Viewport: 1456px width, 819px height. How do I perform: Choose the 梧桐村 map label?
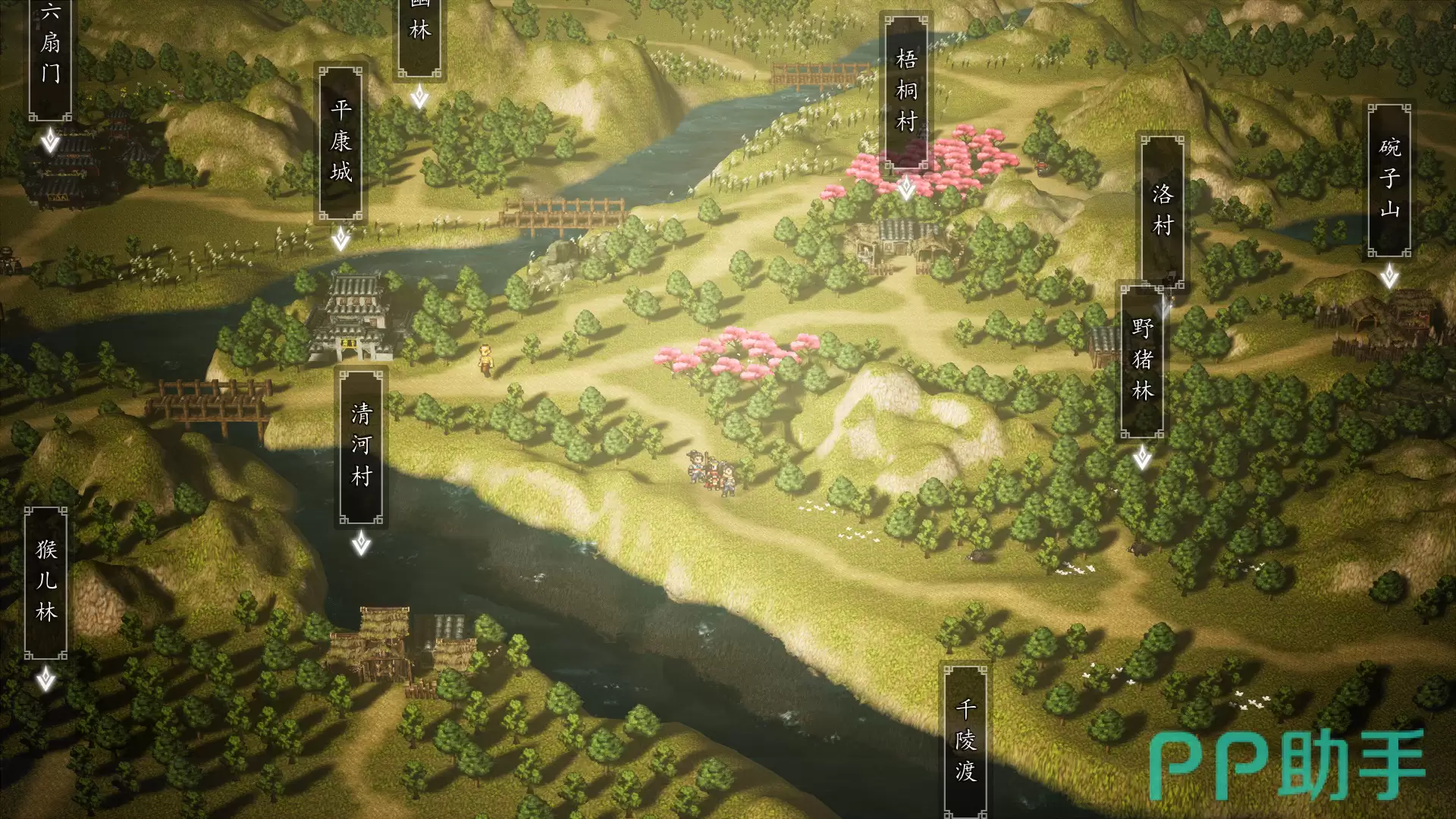pyautogui.click(x=906, y=91)
